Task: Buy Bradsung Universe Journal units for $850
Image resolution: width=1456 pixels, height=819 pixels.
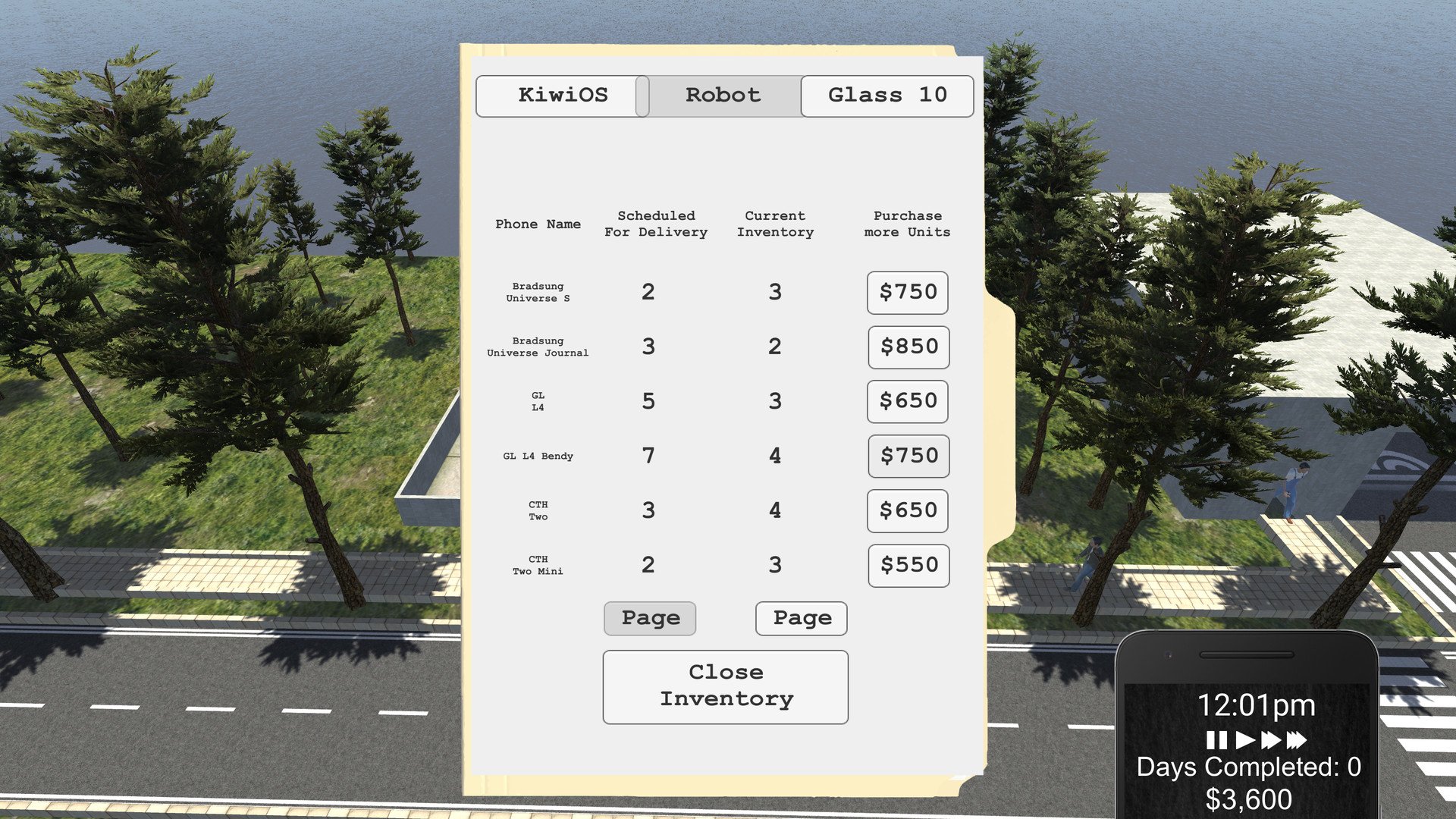Action: (x=908, y=347)
